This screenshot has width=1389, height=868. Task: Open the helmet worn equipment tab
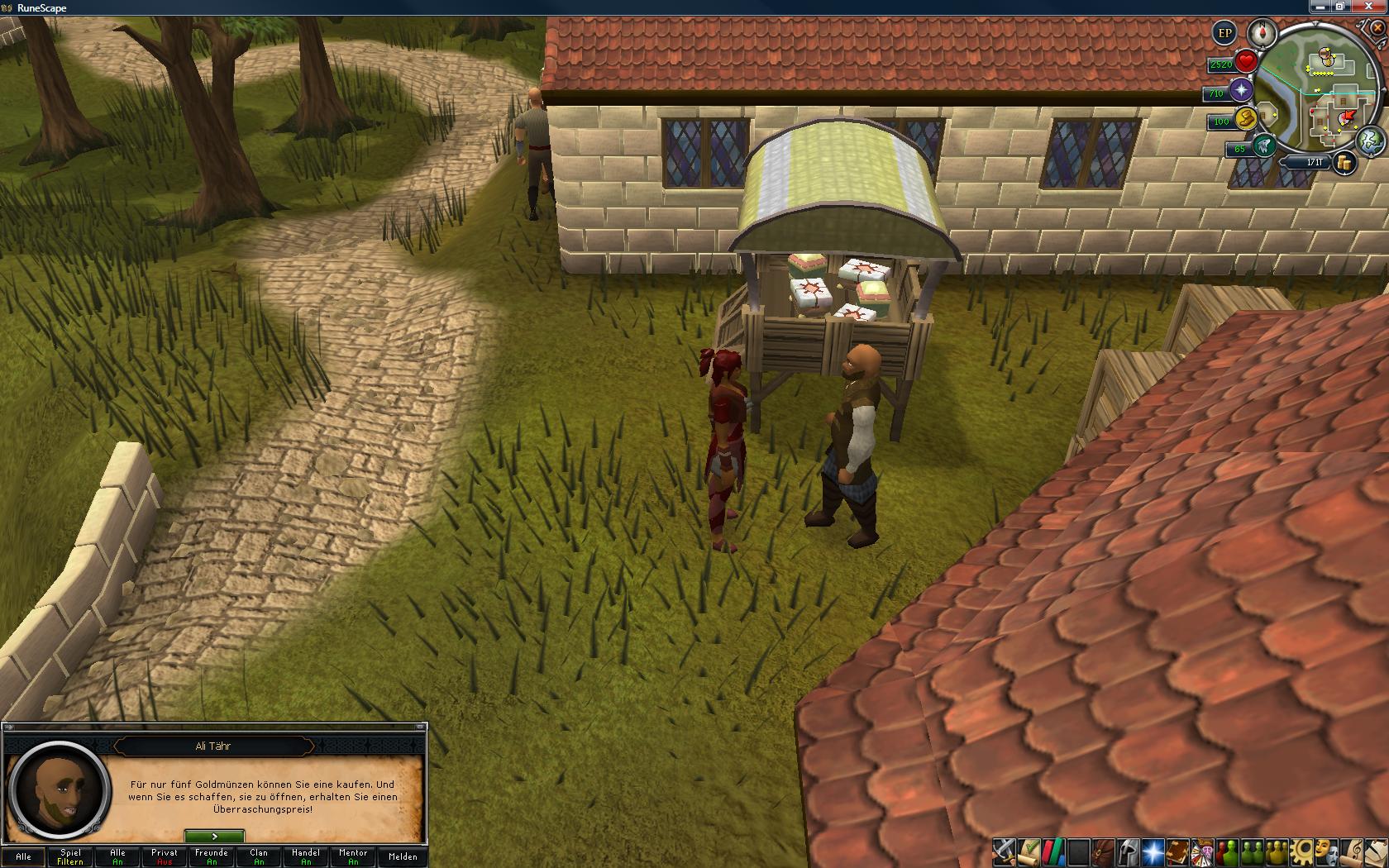pyautogui.click(x=1127, y=851)
